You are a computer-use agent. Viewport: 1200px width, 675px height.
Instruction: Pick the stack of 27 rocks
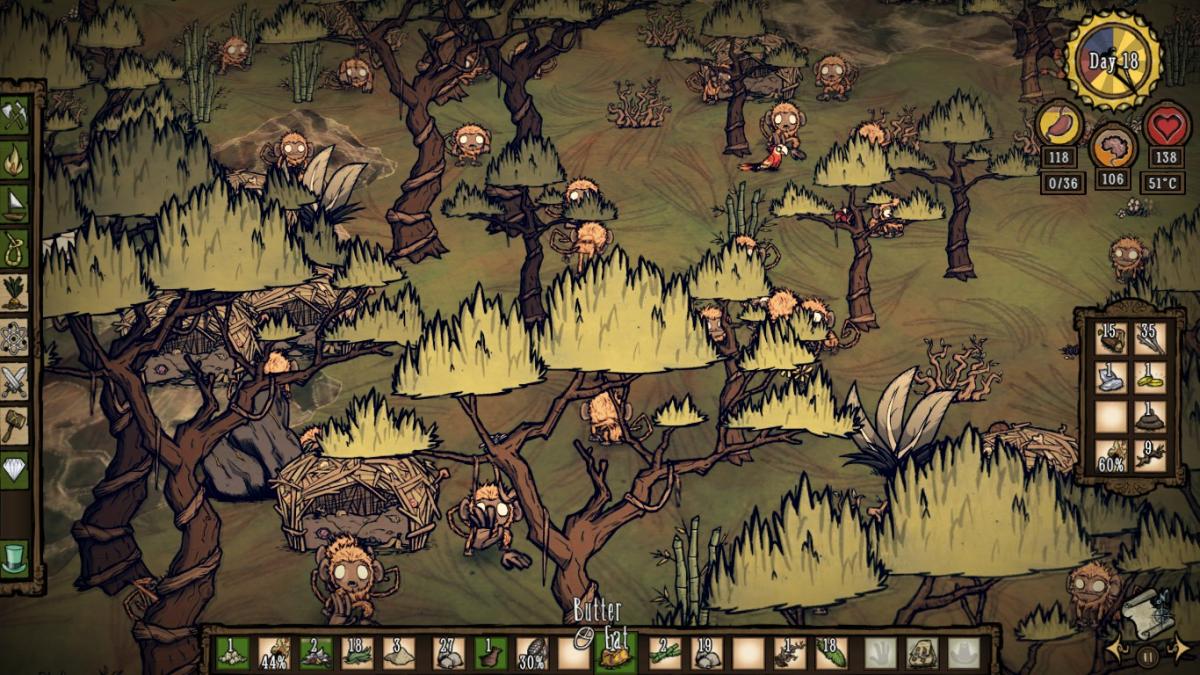pos(447,653)
